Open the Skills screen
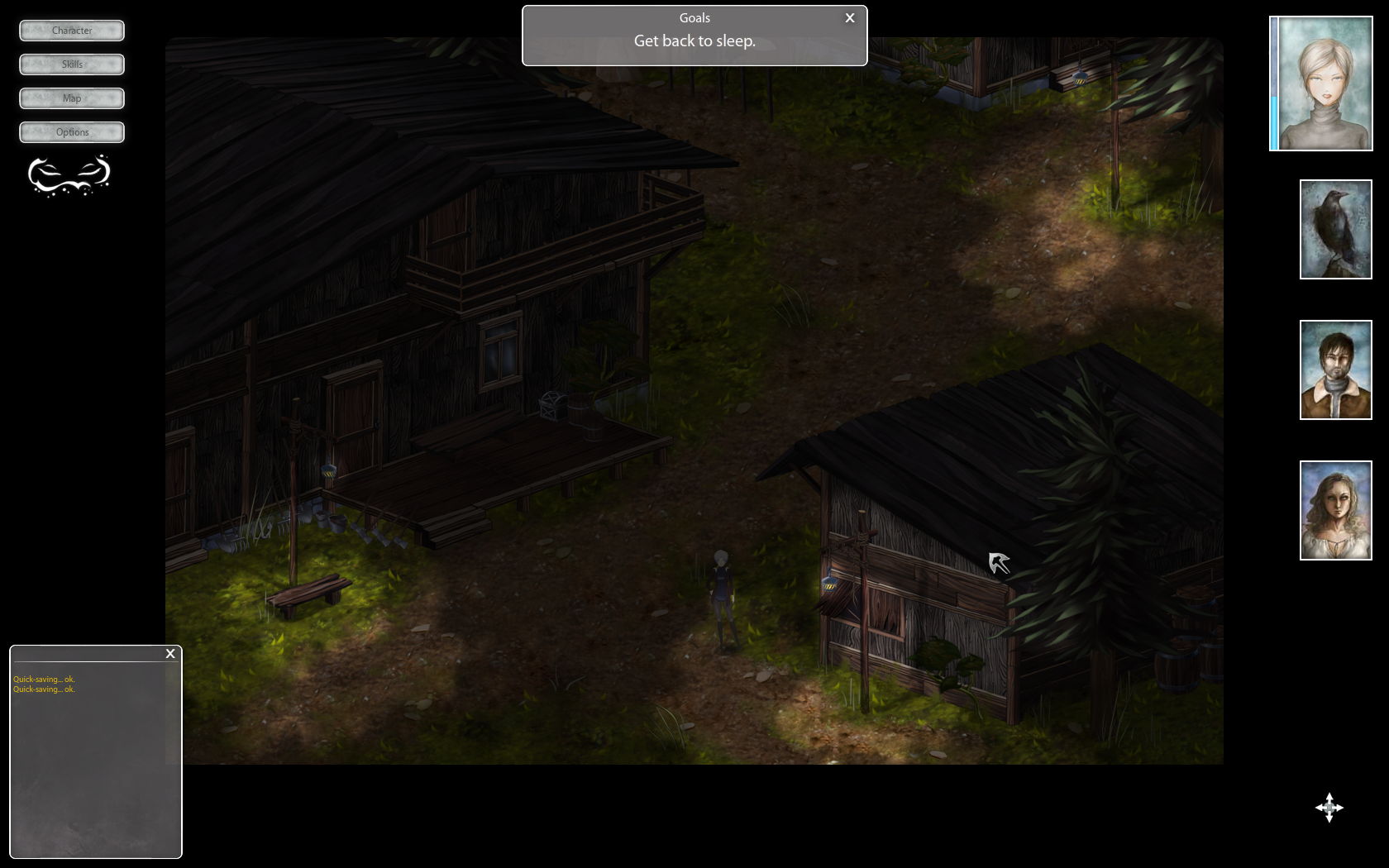The image size is (1389, 868). tap(71, 64)
